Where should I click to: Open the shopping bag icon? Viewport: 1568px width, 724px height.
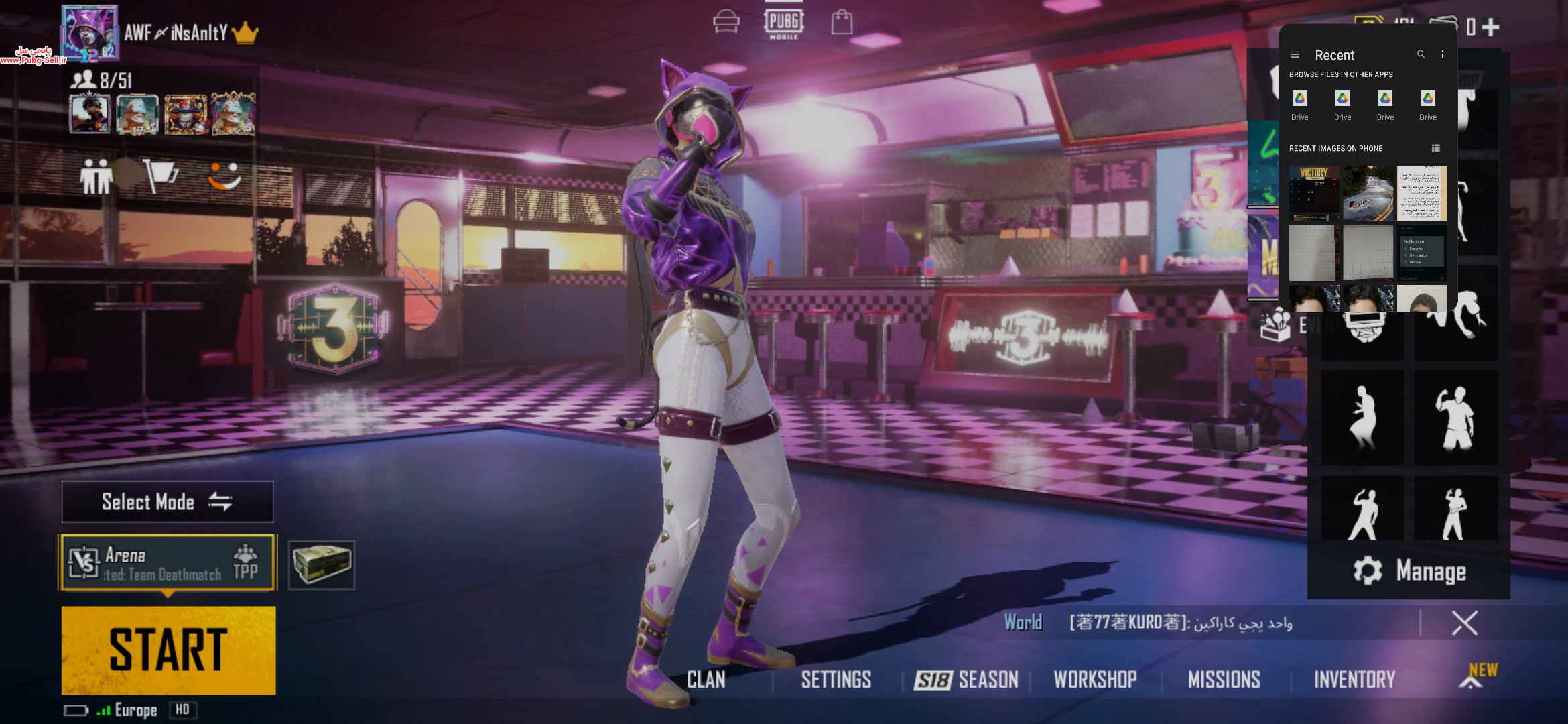[x=842, y=22]
